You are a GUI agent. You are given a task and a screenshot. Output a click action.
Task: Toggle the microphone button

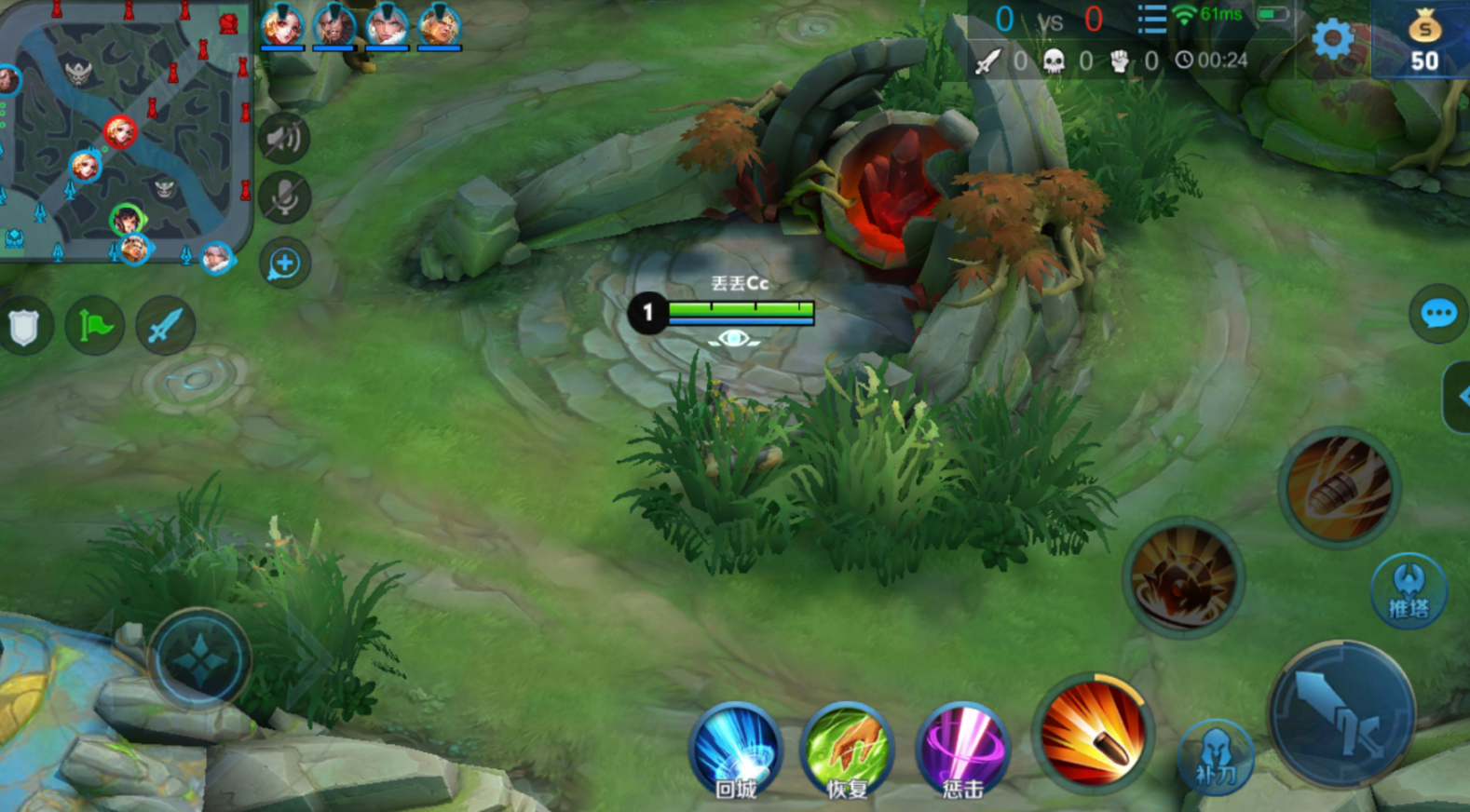point(284,198)
